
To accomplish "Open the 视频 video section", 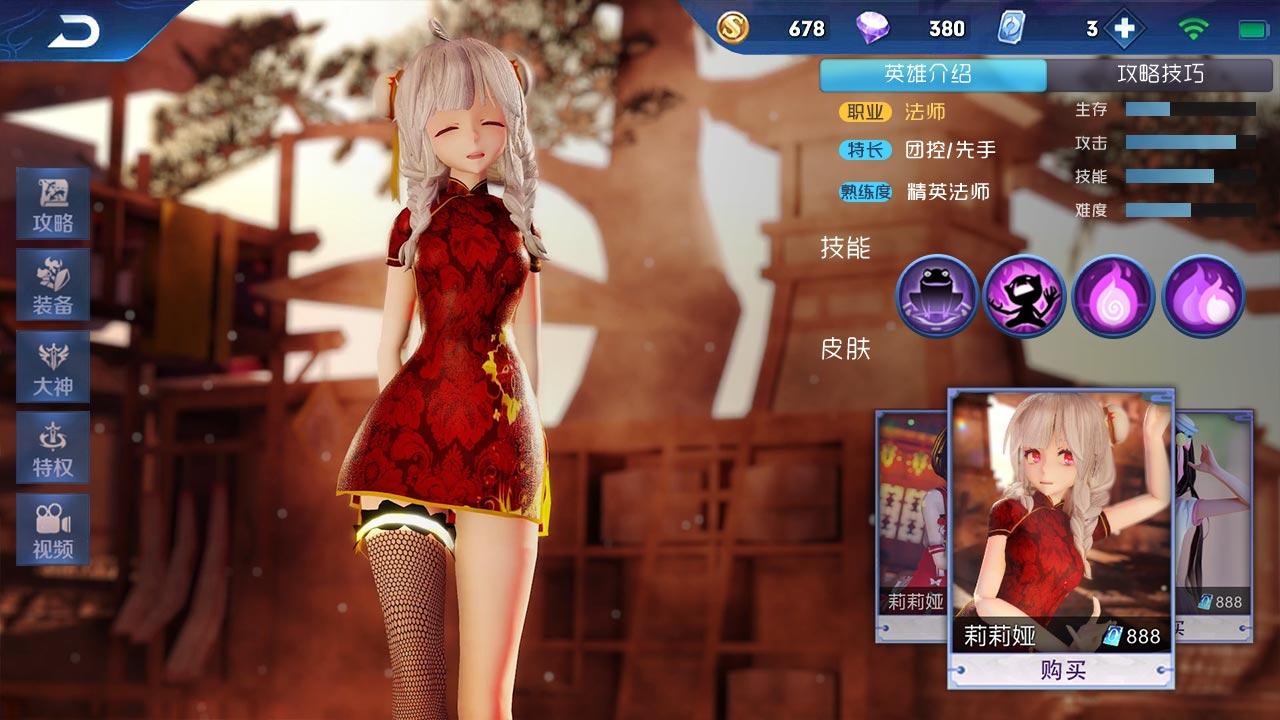I will [52, 528].
